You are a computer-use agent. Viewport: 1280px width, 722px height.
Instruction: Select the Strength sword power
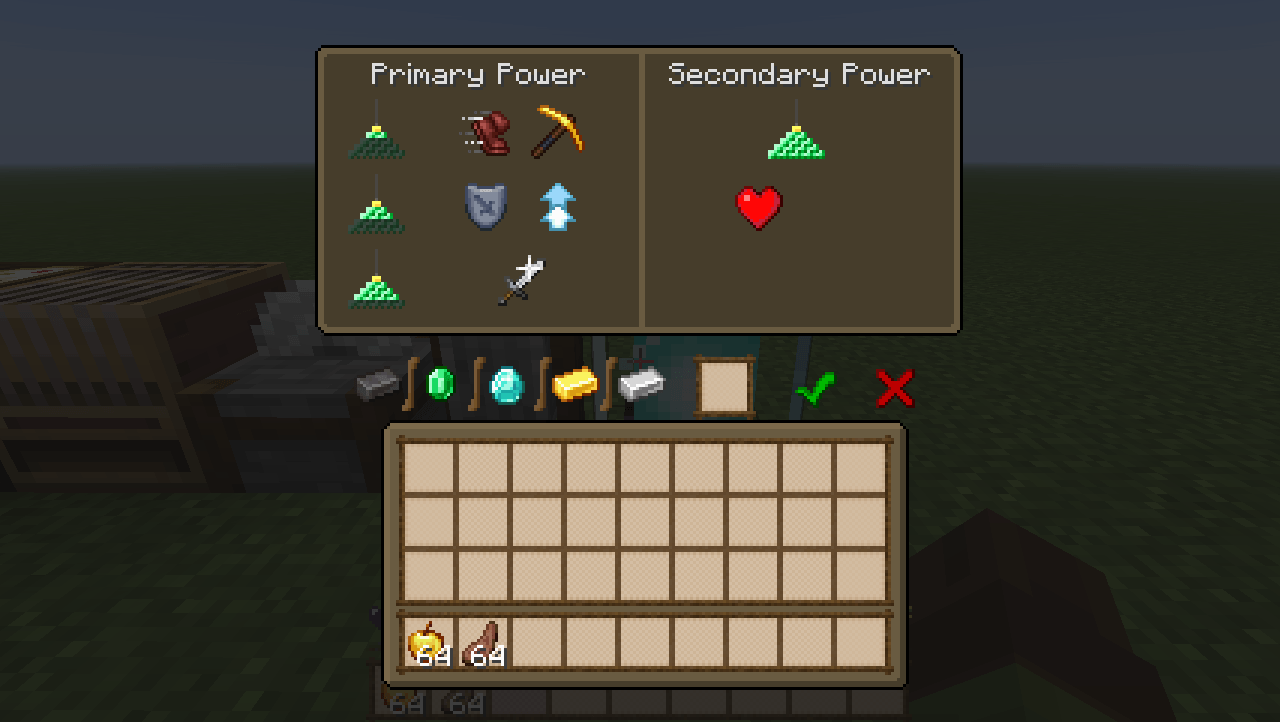523,280
